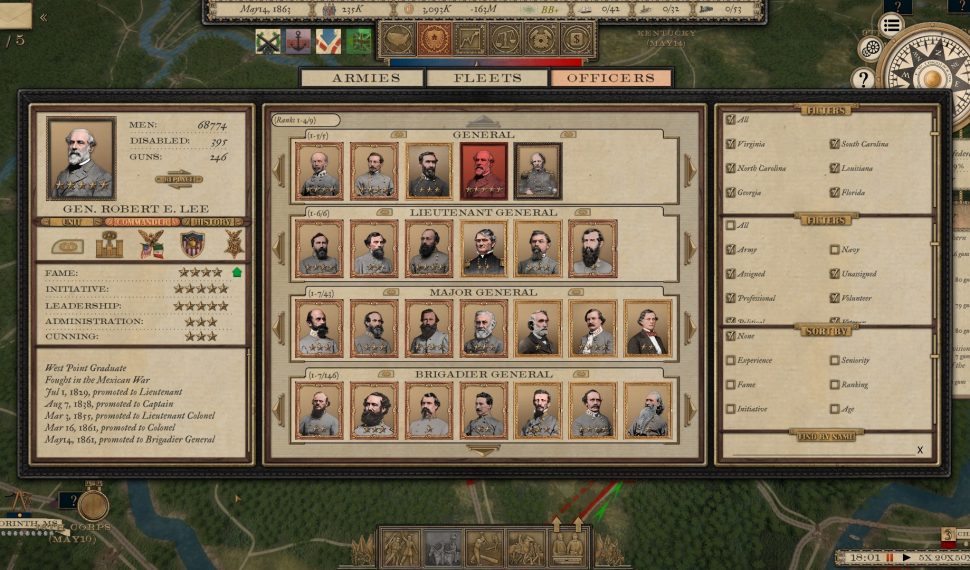
Task: Switch to the Armies tab
Action: [x=364, y=78]
